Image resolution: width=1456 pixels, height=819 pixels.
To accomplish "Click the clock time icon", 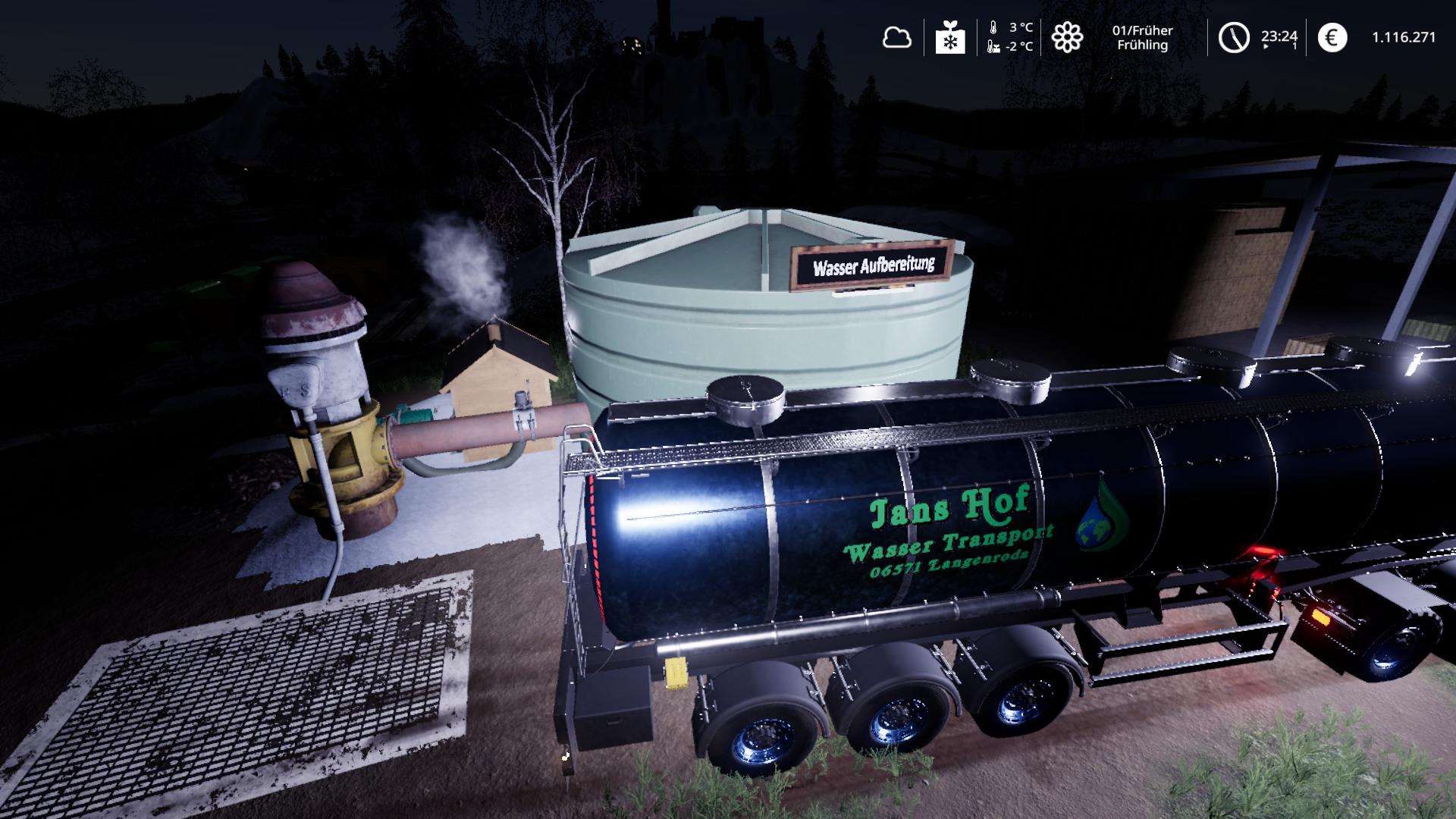I will [x=1234, y=37].
